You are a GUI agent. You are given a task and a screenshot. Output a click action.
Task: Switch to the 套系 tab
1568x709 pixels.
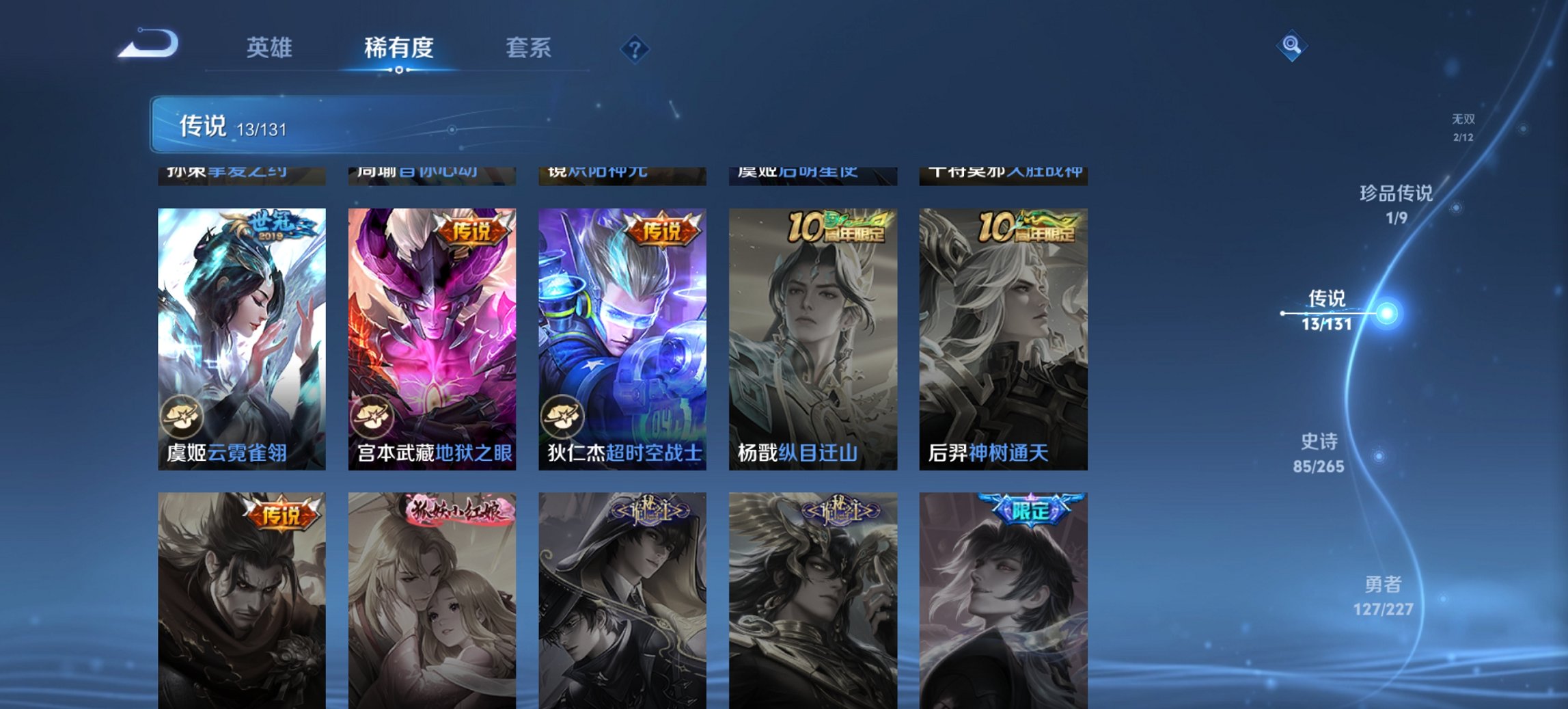529,48
